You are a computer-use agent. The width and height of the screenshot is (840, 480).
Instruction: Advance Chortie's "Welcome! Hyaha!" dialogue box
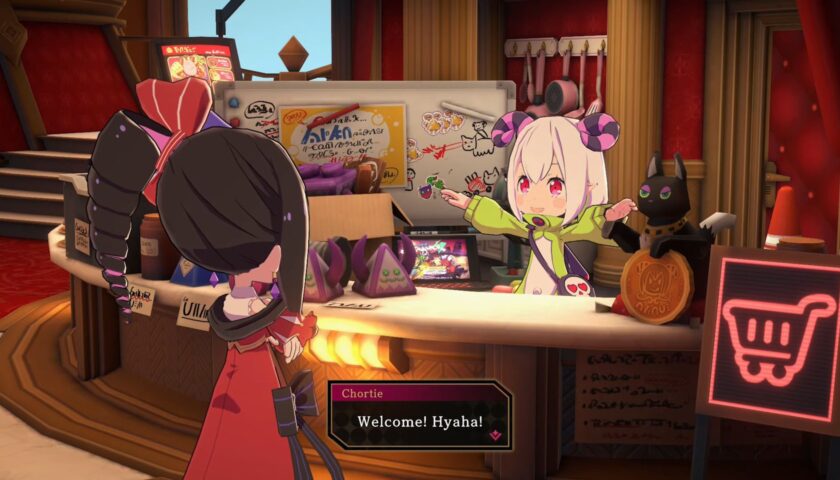coord(419,422)
